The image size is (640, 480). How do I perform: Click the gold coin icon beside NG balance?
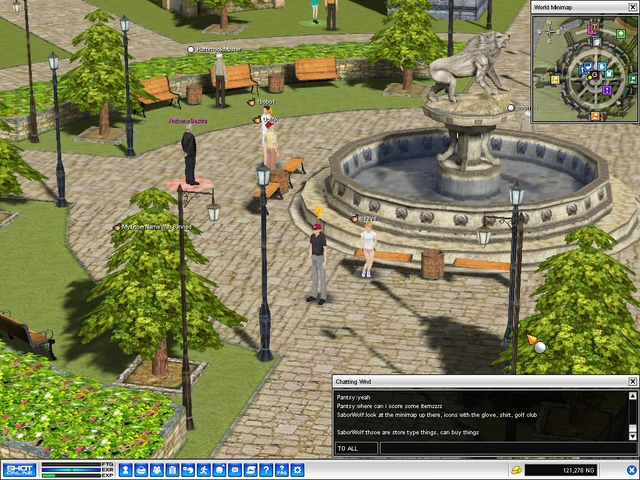[516, 469]
